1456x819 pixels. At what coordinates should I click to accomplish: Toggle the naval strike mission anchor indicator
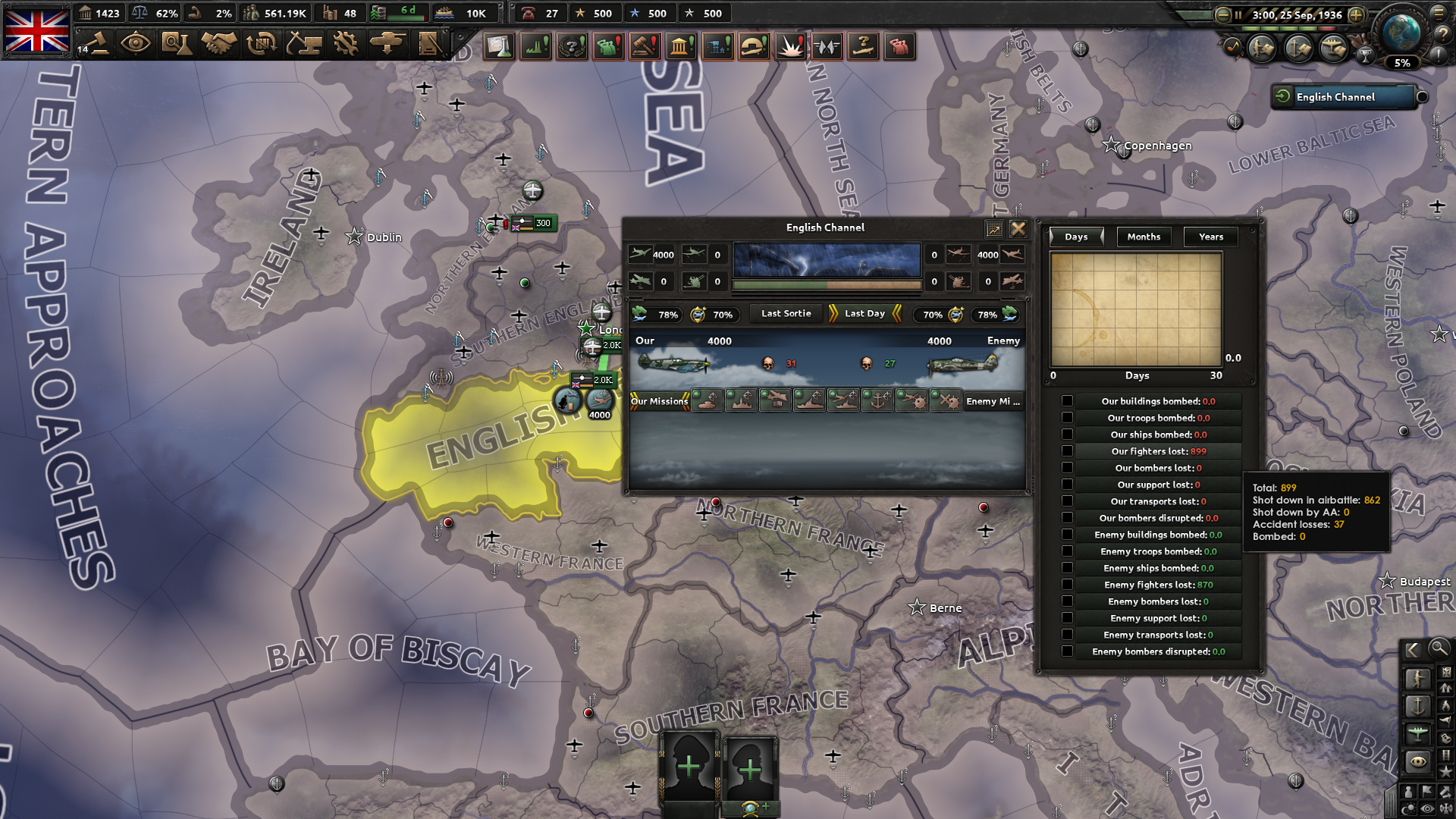(x=877, y=400)
